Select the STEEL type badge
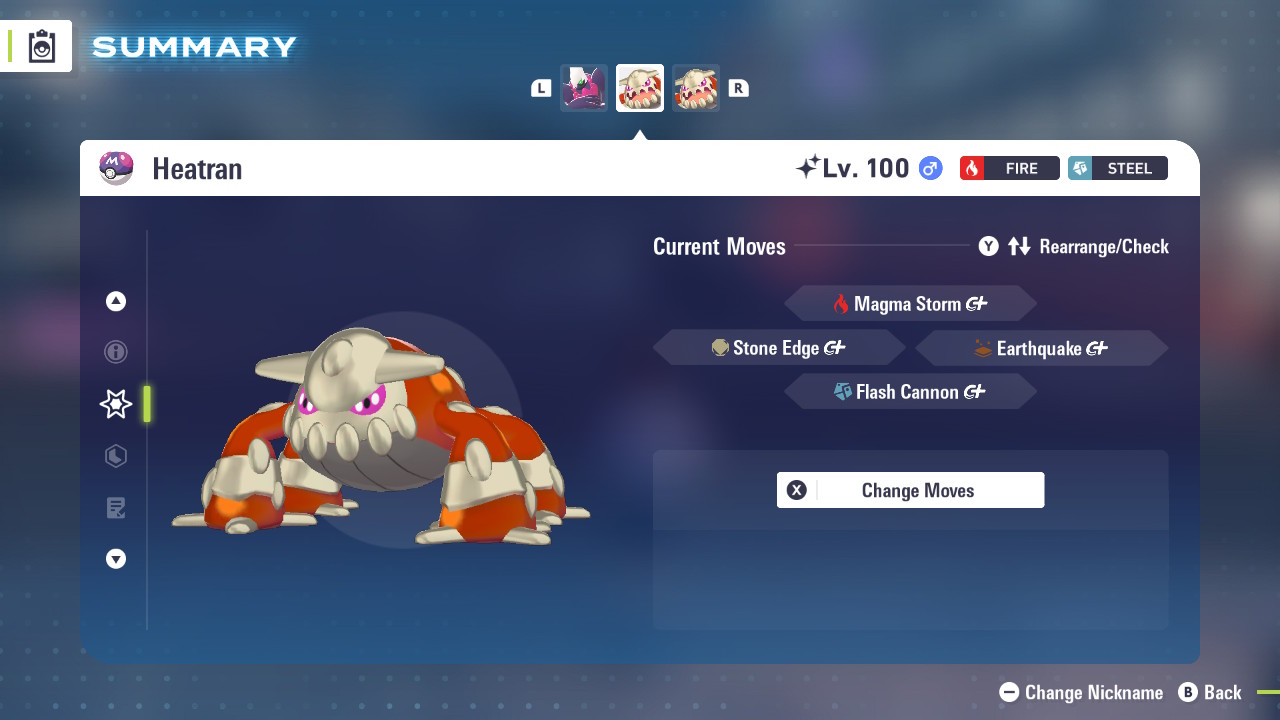1280x720 pixels. point(1117,168)
